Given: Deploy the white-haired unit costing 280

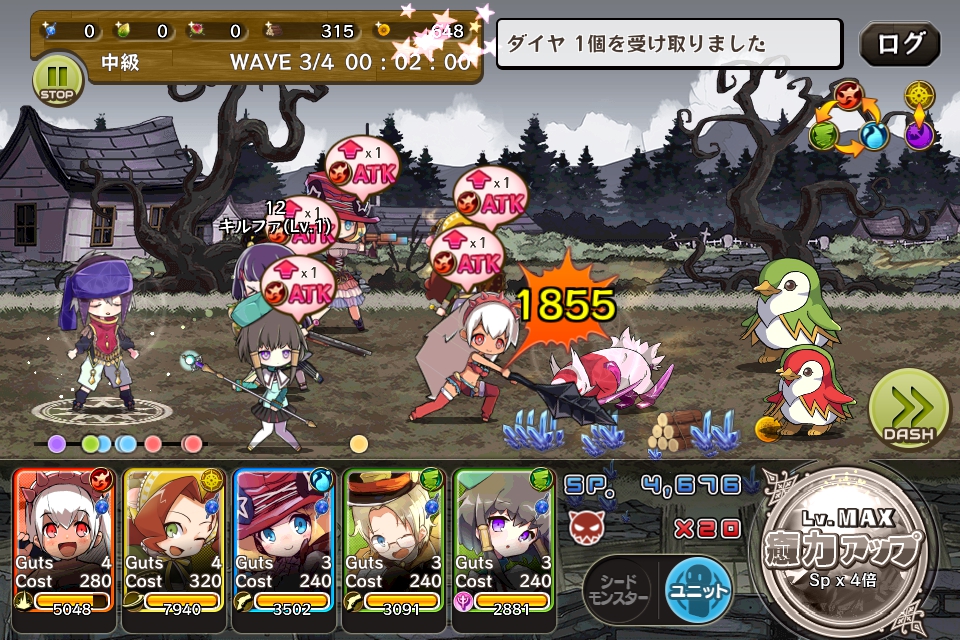Looking at the screenshot, I should 65,540.
